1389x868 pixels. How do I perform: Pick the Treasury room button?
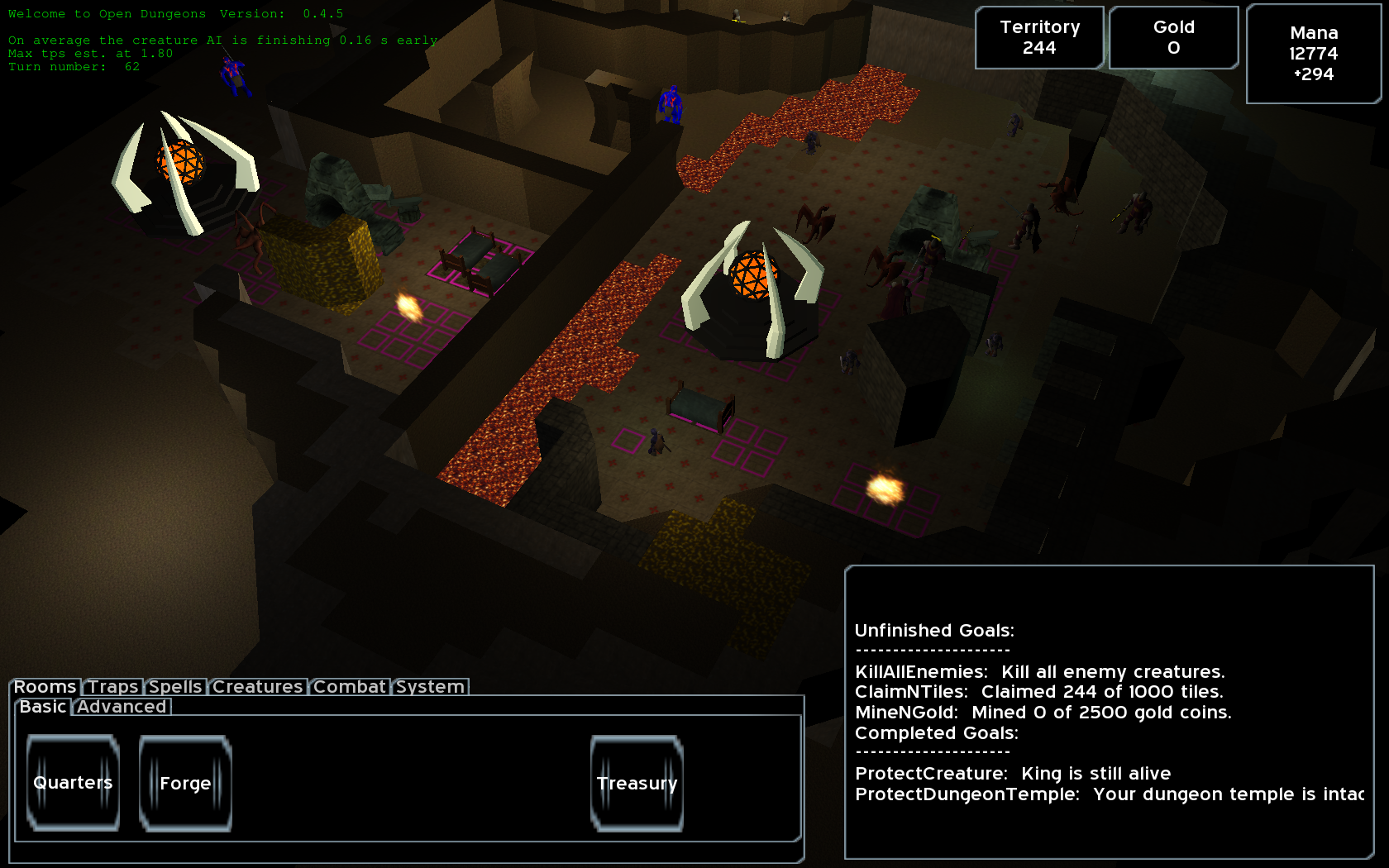tap(637, 783)
